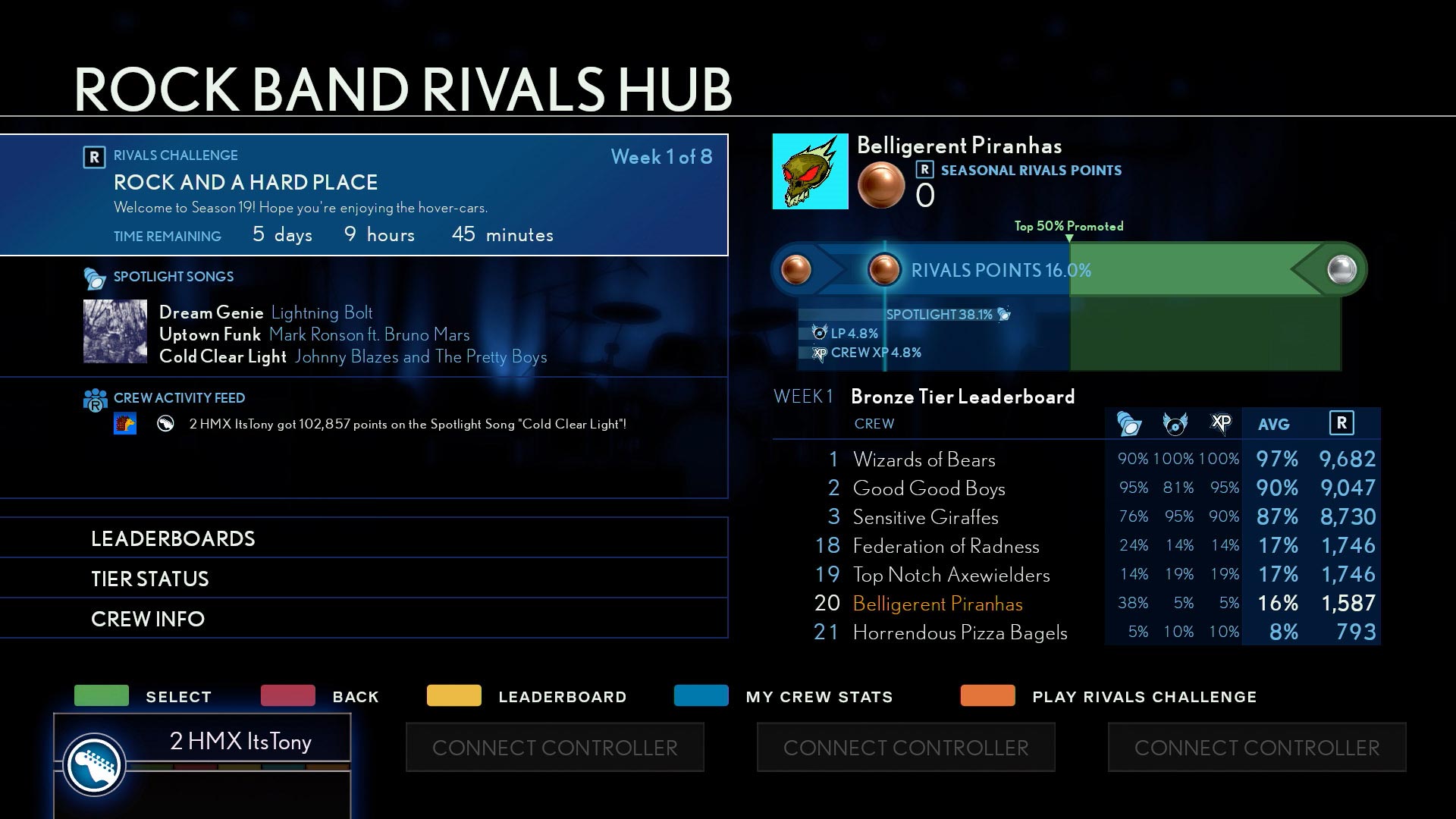Image resolution: width=1456 pixels, height=819 pixels.
Task: Open the Rock and a Hard Place challenge
Action: click(x=364, y=195)
